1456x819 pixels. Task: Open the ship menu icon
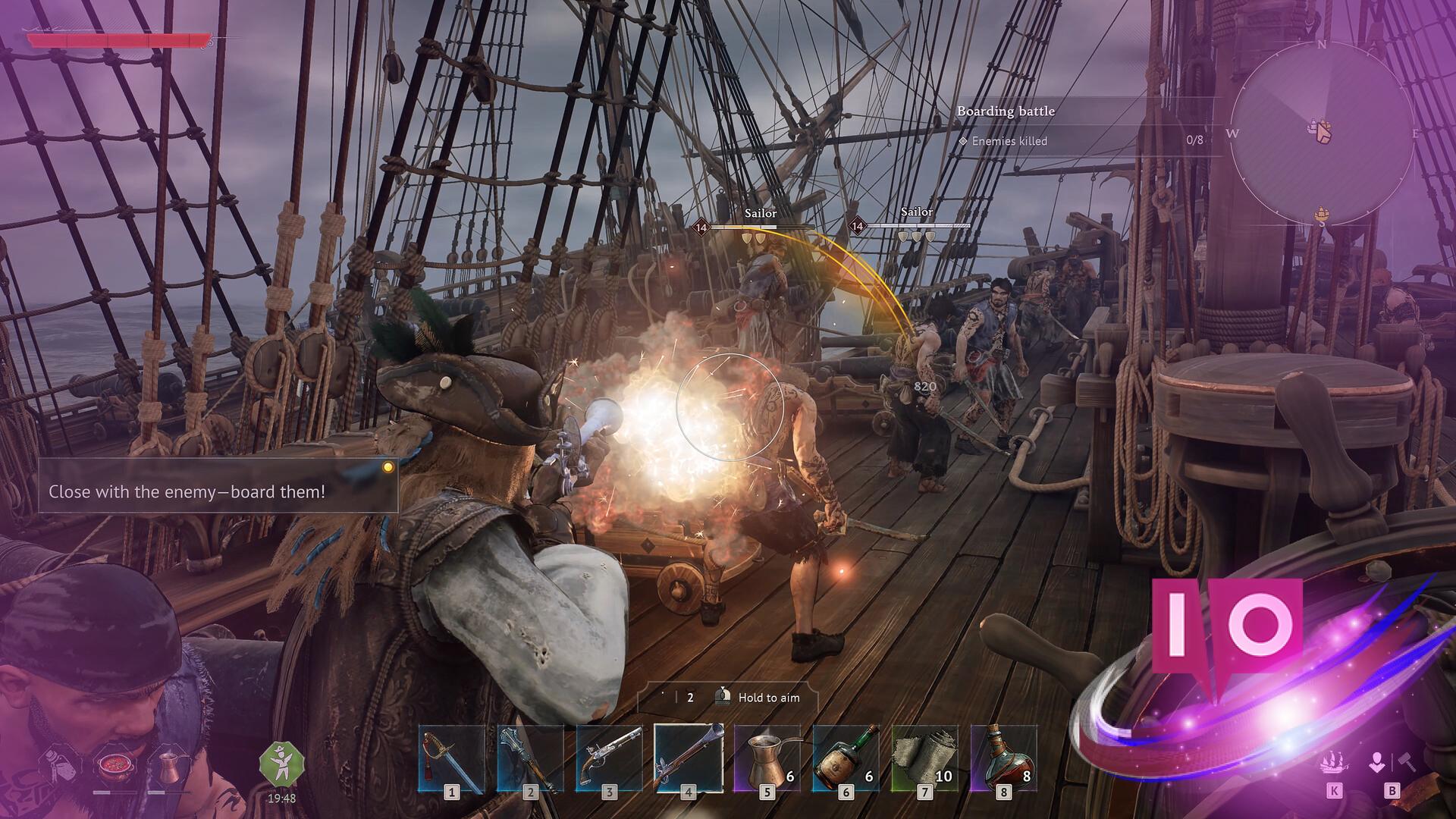1334,762
